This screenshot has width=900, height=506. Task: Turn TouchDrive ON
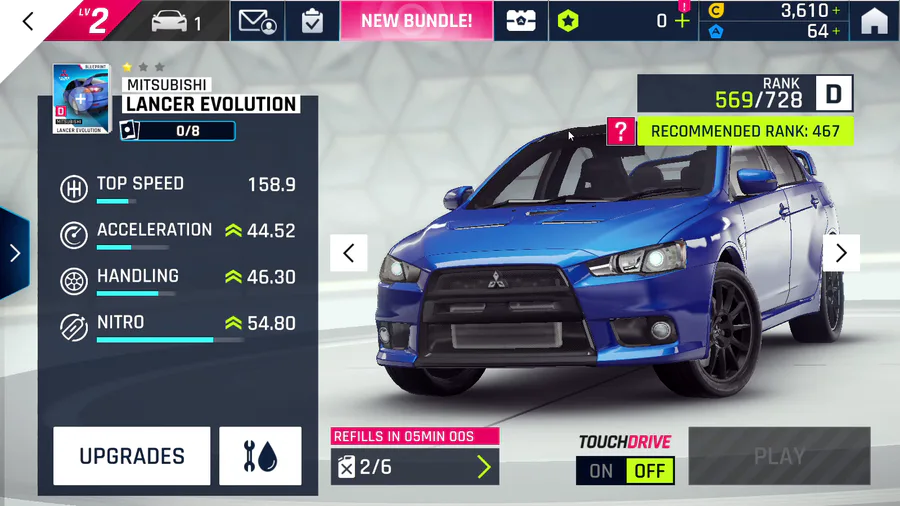point(601,471)
